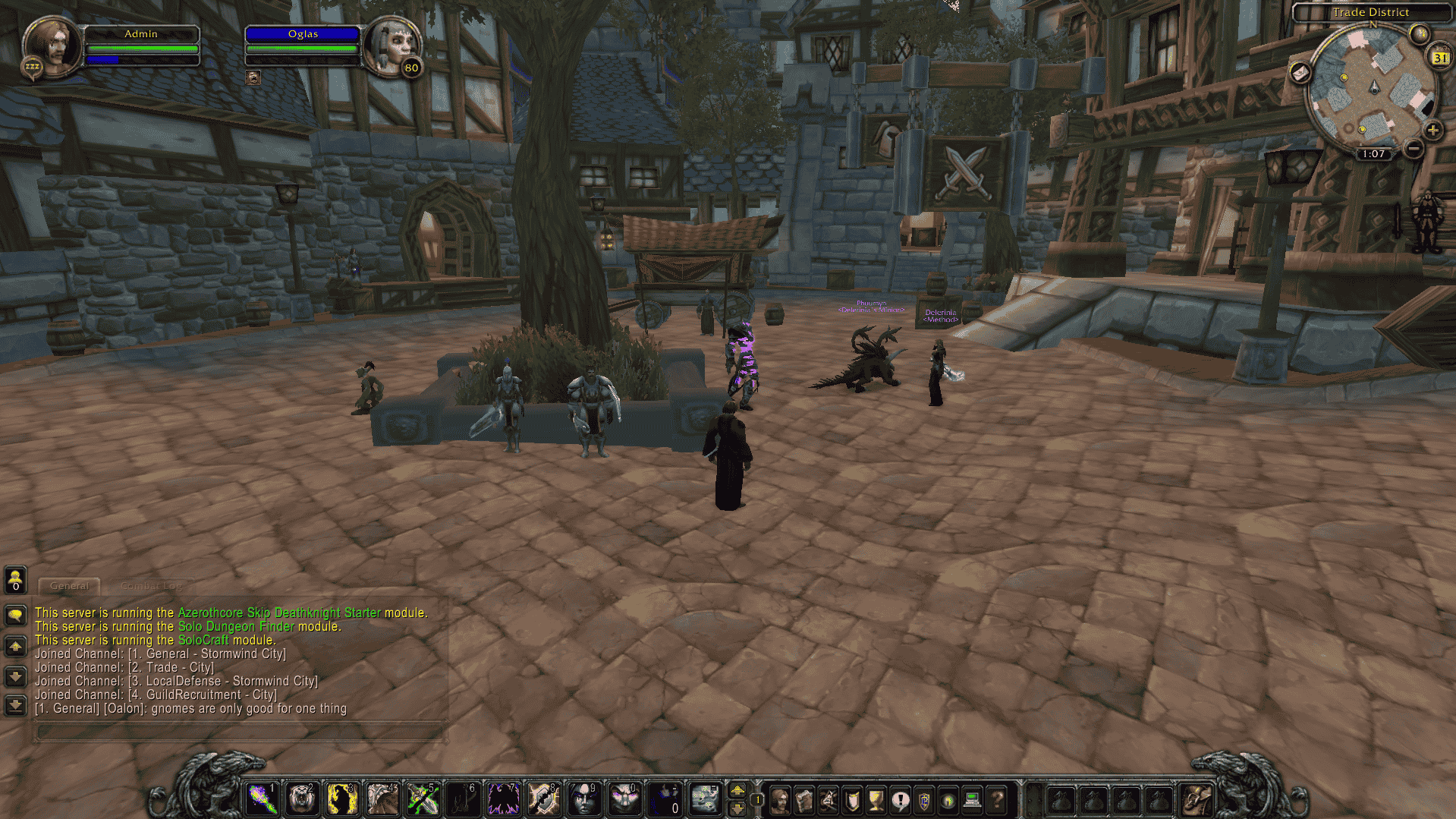Page up the action bar with the arrow
The width and height of the screenshot is (1456, 819).
pyautogui.click(x=737, y=789)
